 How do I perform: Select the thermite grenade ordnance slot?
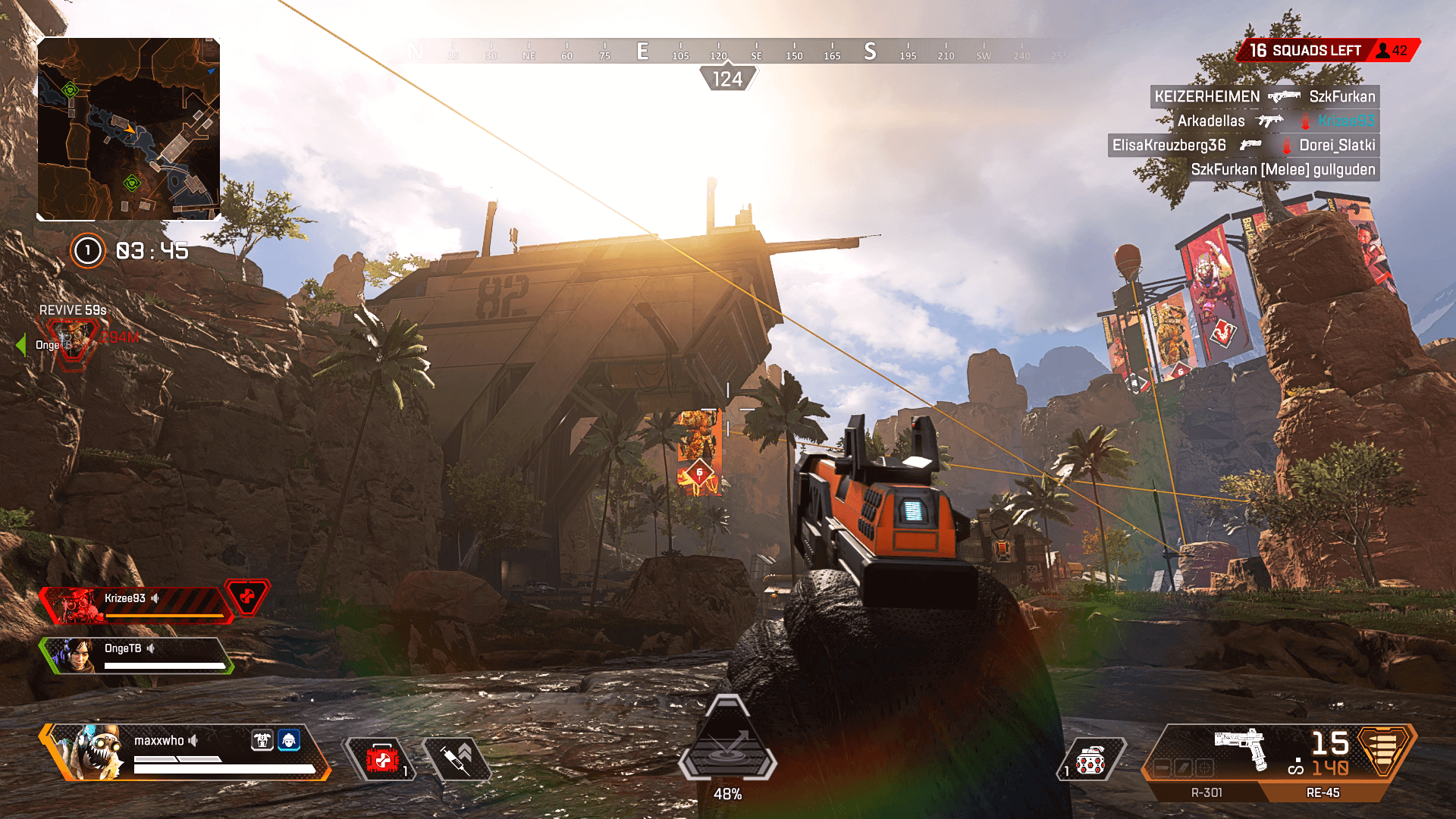pyautogui.click(x=1090, y=760)
